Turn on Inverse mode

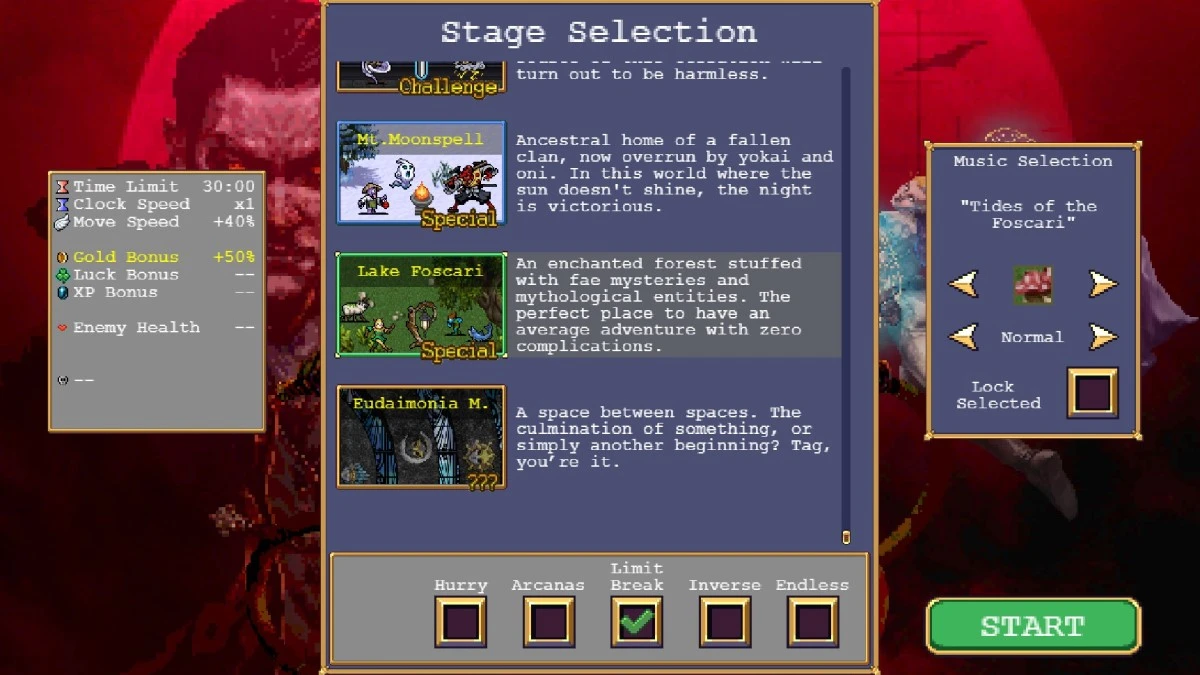click(724, 621)
